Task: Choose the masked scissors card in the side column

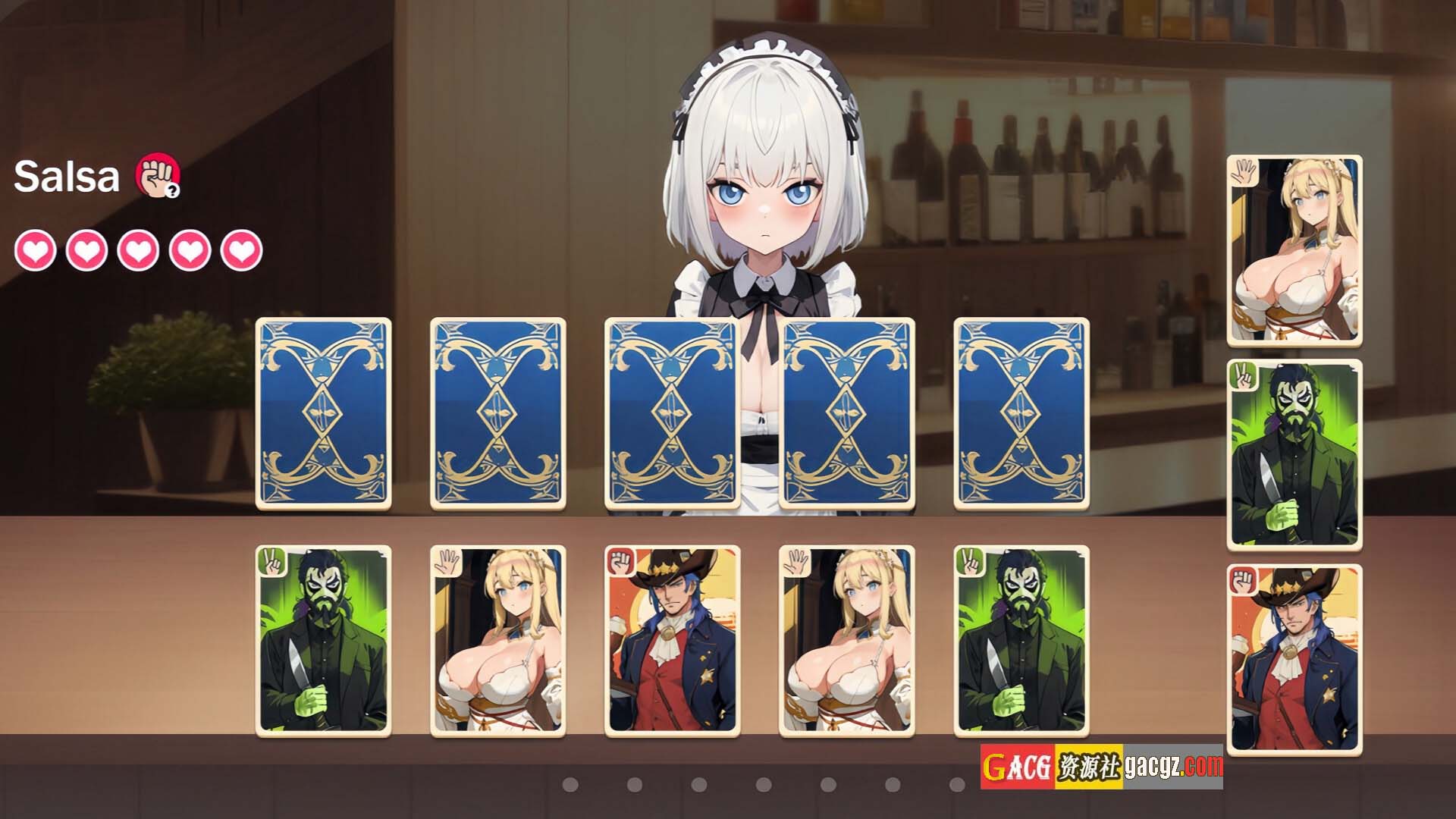Action: pos(1294,455)
